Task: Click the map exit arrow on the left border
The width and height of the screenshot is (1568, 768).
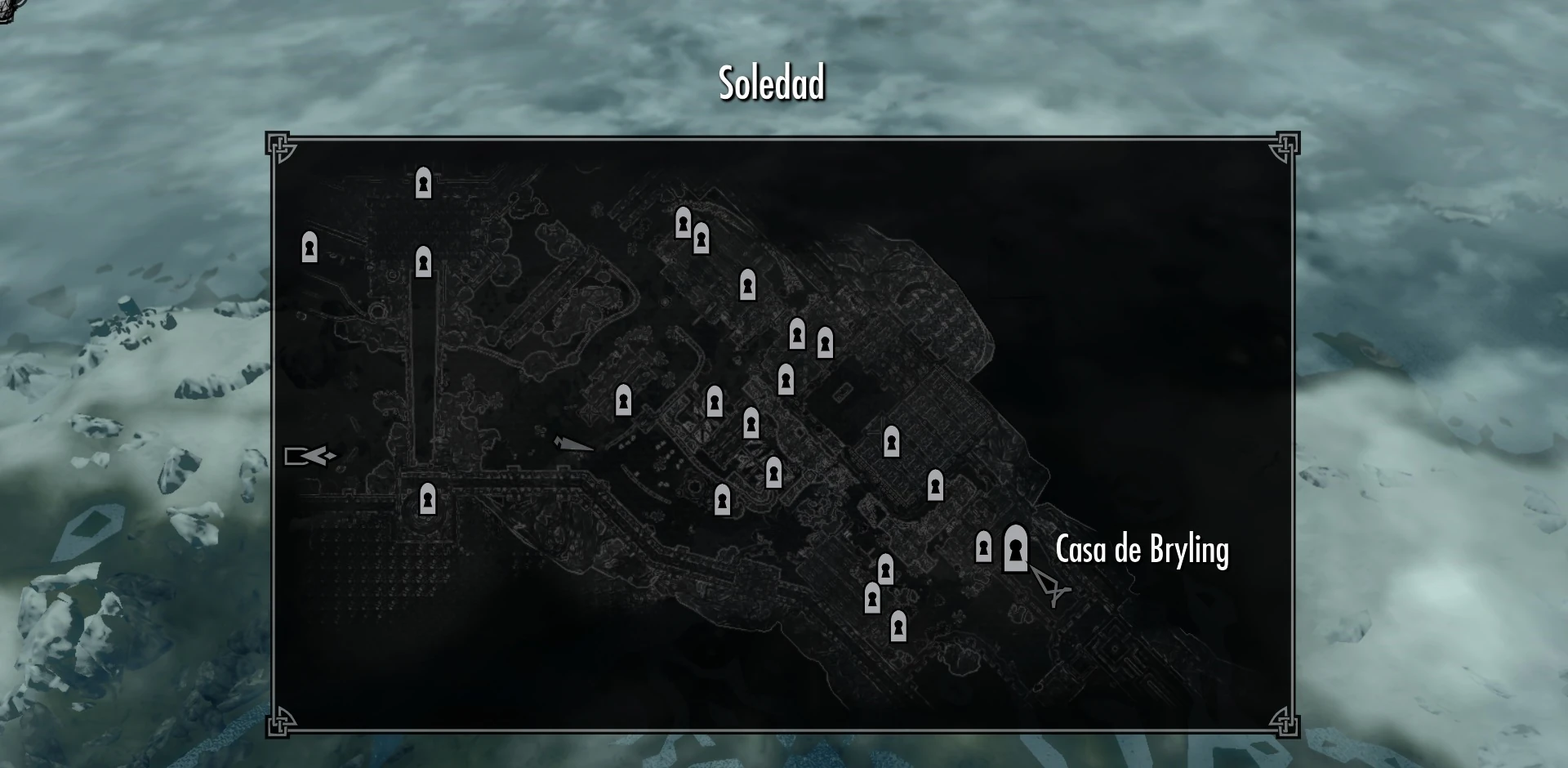Action: click(x=310, y=456)
